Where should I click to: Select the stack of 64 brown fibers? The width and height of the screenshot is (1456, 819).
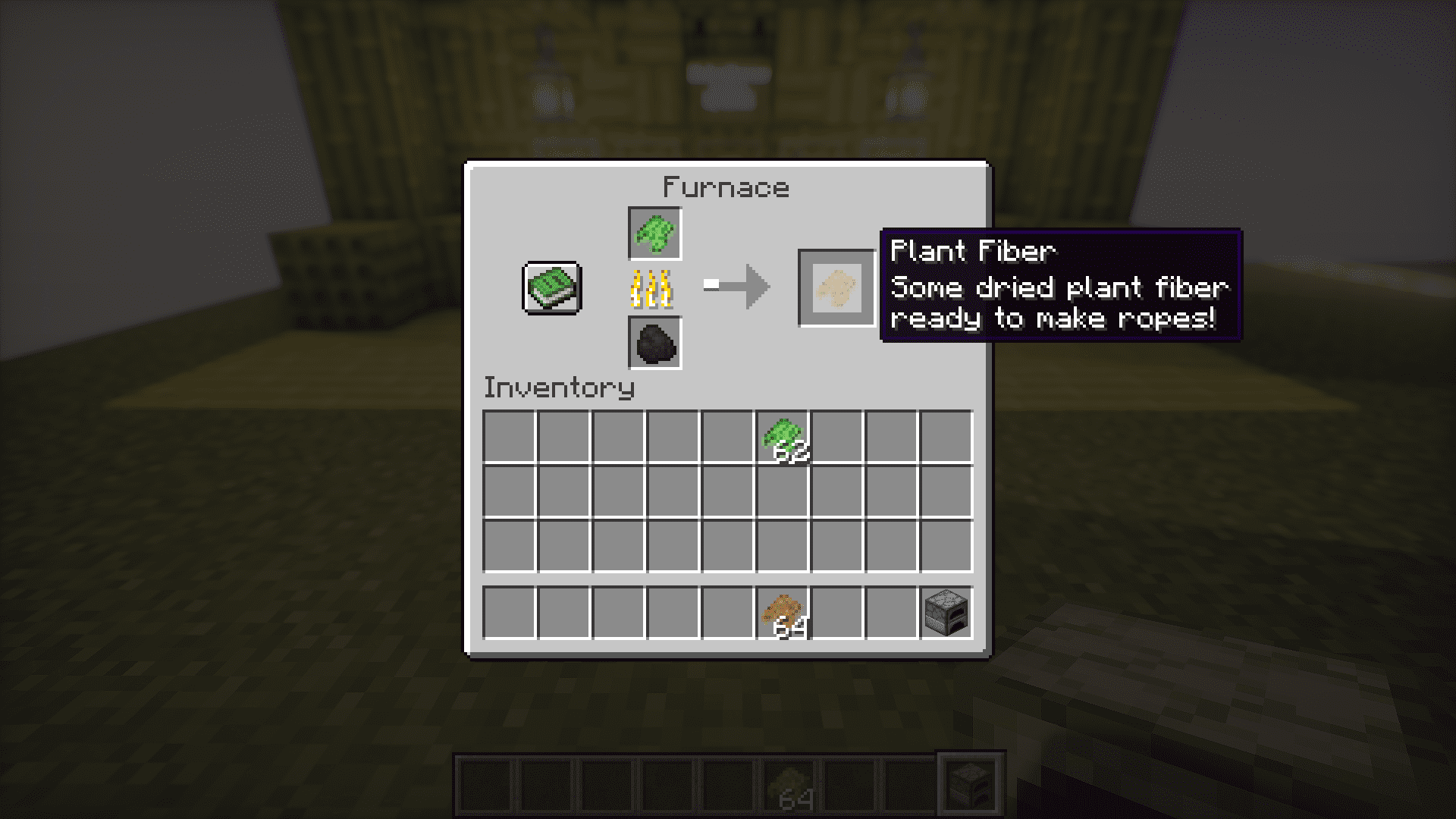783,613
